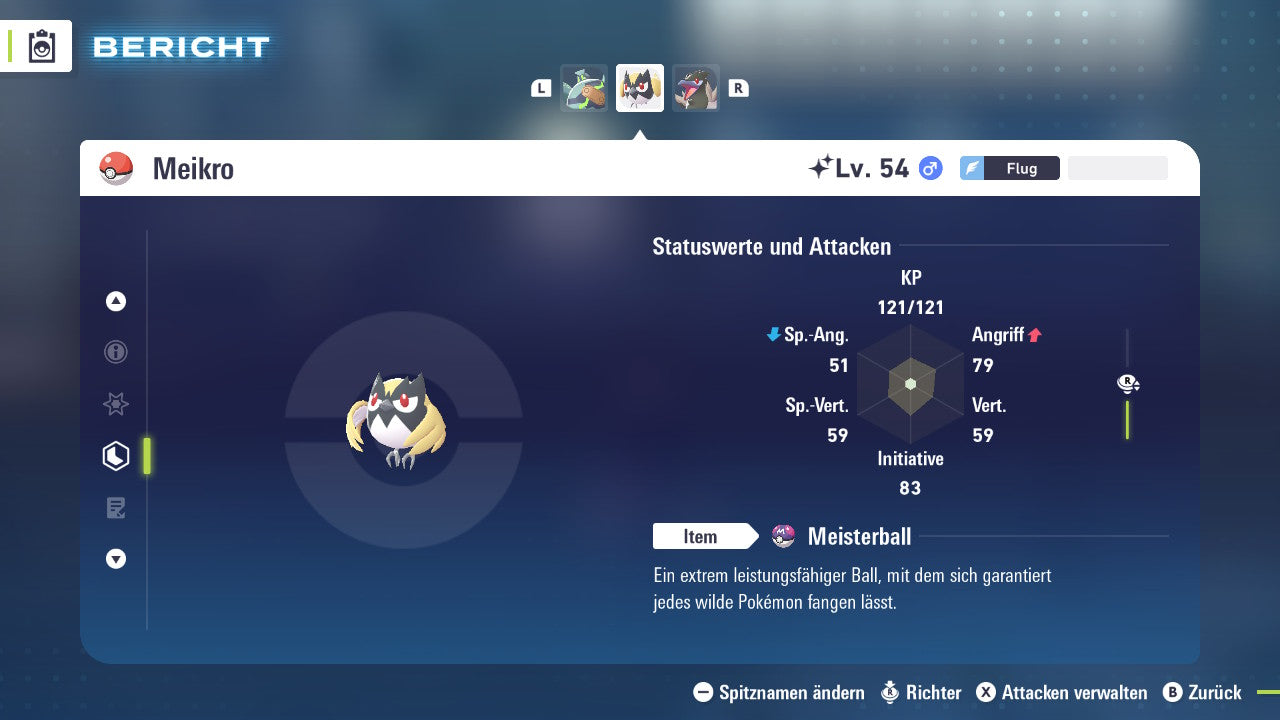
Task: Select the left Pokémon thumbnail tab
Action: 584,87
